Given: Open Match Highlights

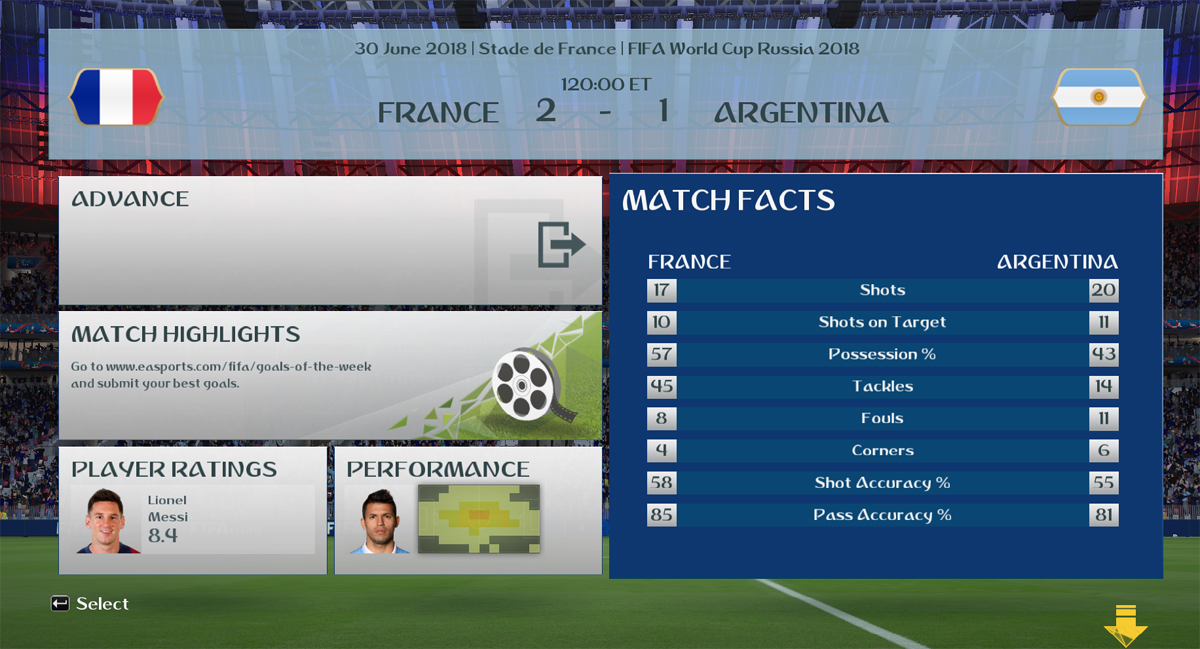Looking at the screenshot, I should [330, 375].
